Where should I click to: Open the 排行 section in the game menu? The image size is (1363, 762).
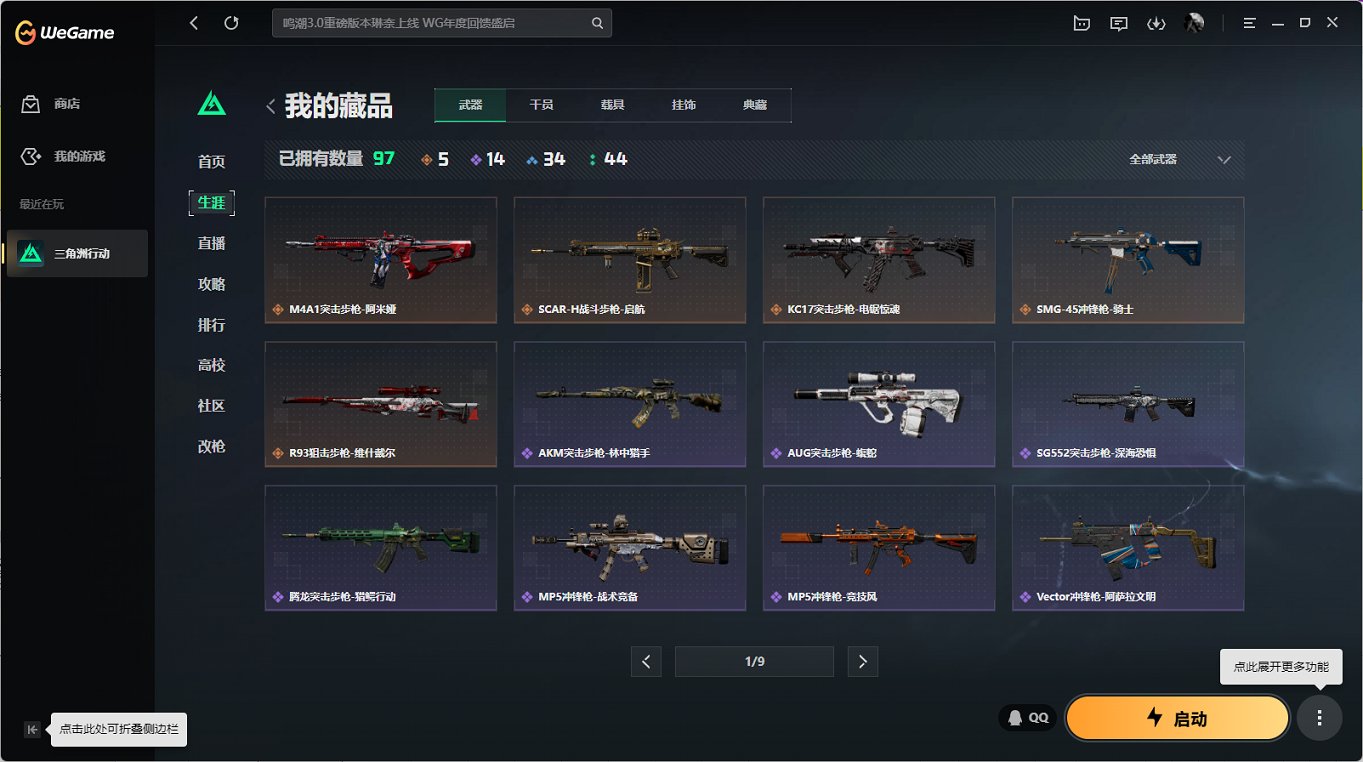pyautogui.click(x=211, y=324)
